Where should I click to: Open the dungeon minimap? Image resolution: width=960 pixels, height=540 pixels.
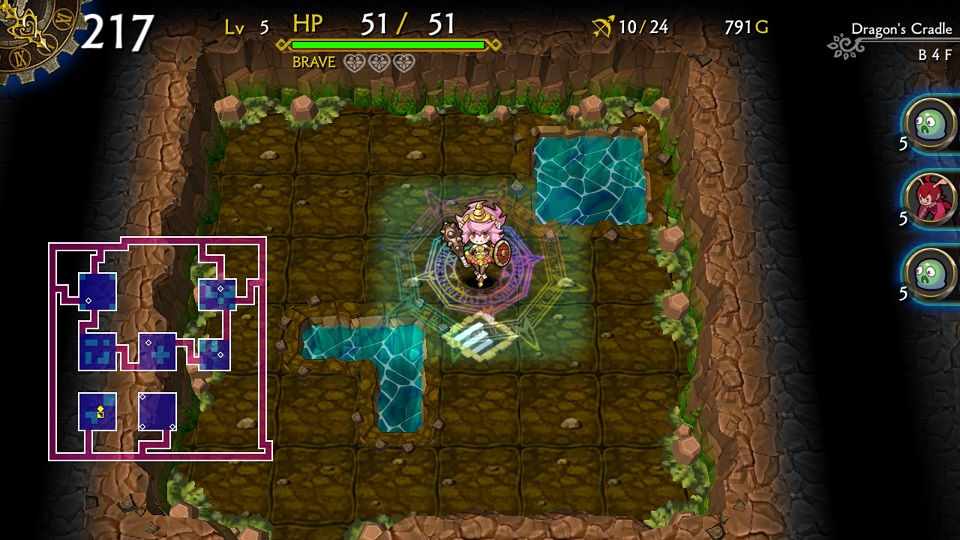[x=158, y=349]
